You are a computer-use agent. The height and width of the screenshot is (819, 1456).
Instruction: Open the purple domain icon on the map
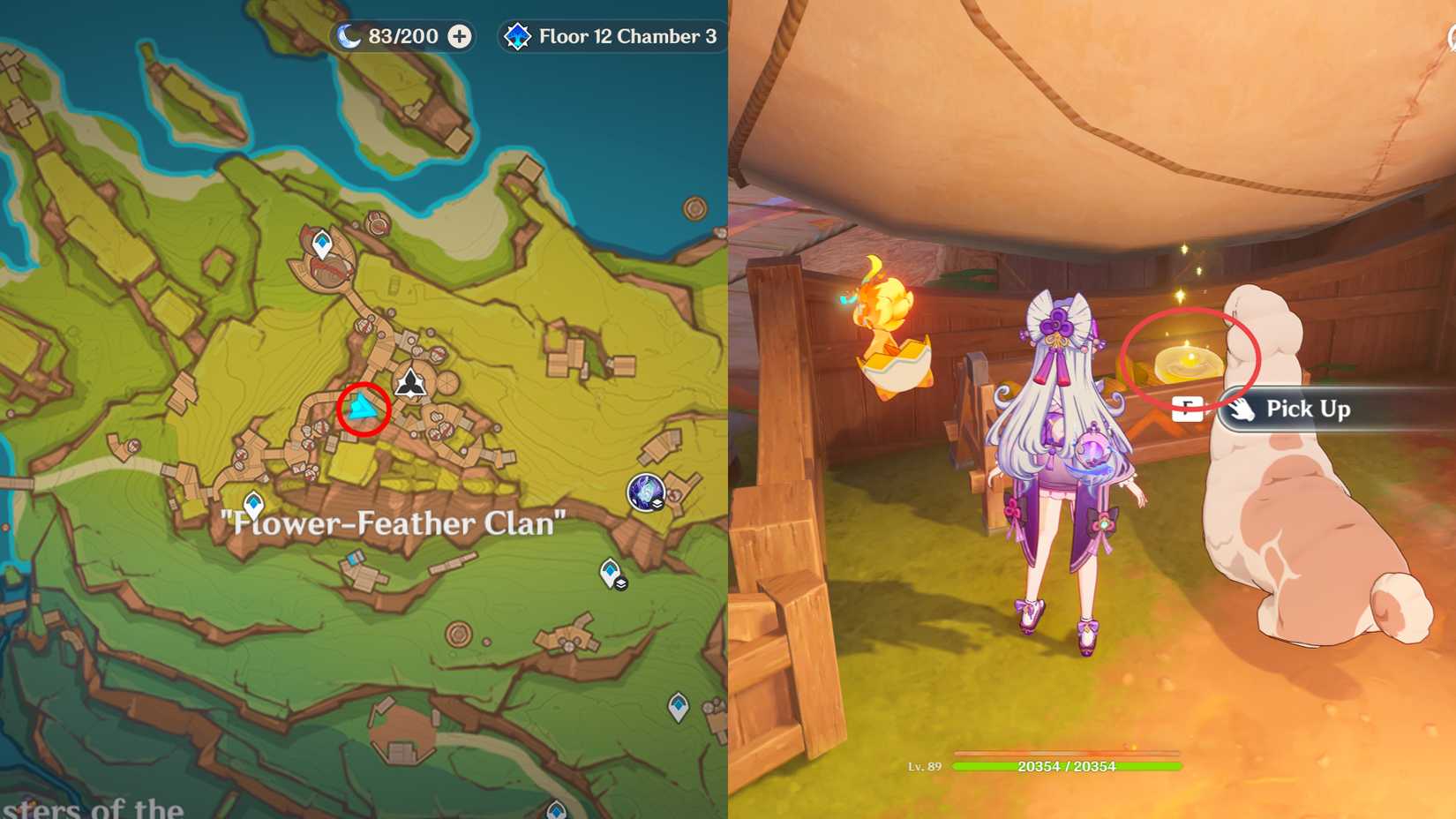(644, 491)
